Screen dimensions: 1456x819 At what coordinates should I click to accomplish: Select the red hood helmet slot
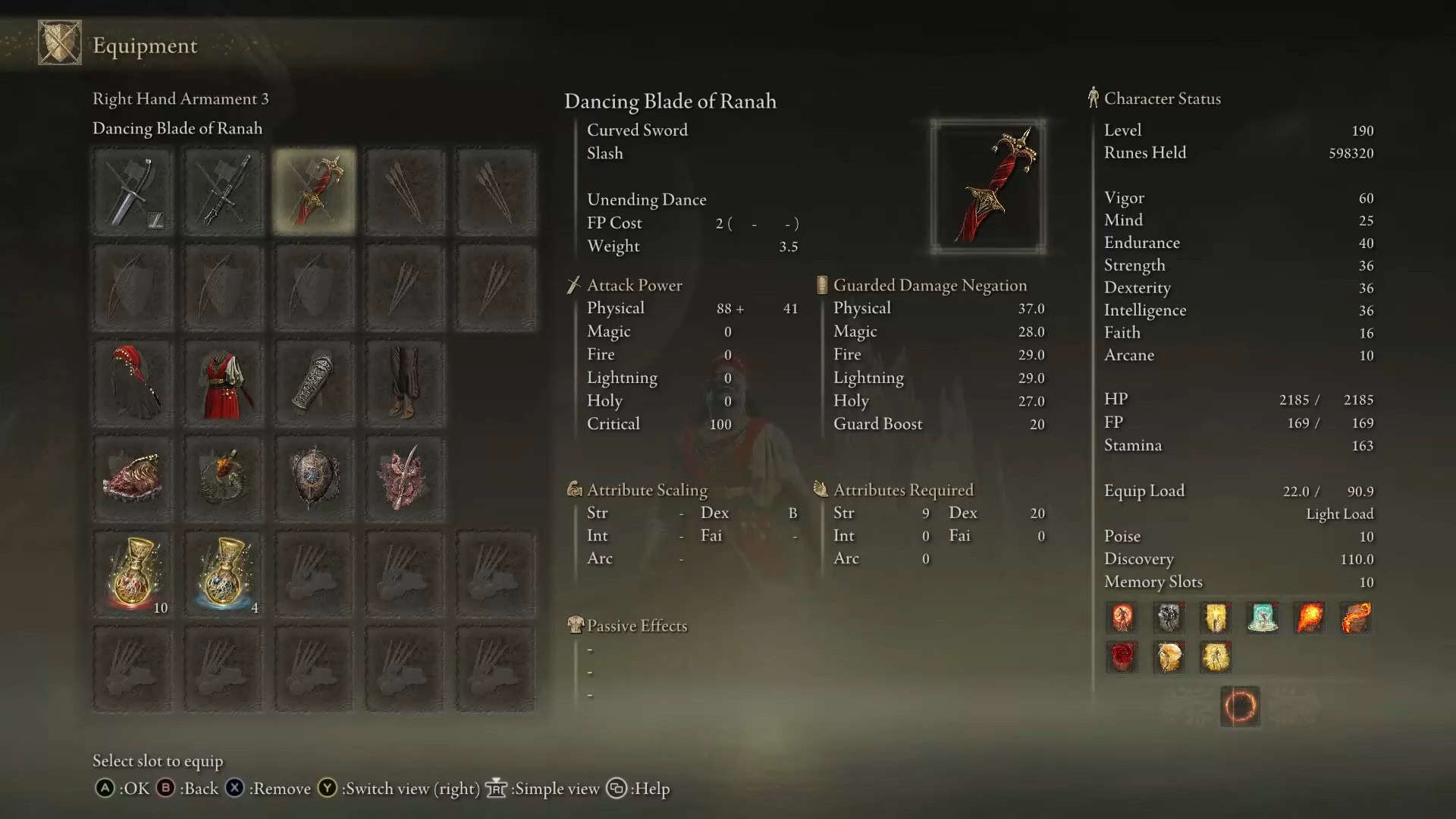pyautogui.click(x=133, y=383)
